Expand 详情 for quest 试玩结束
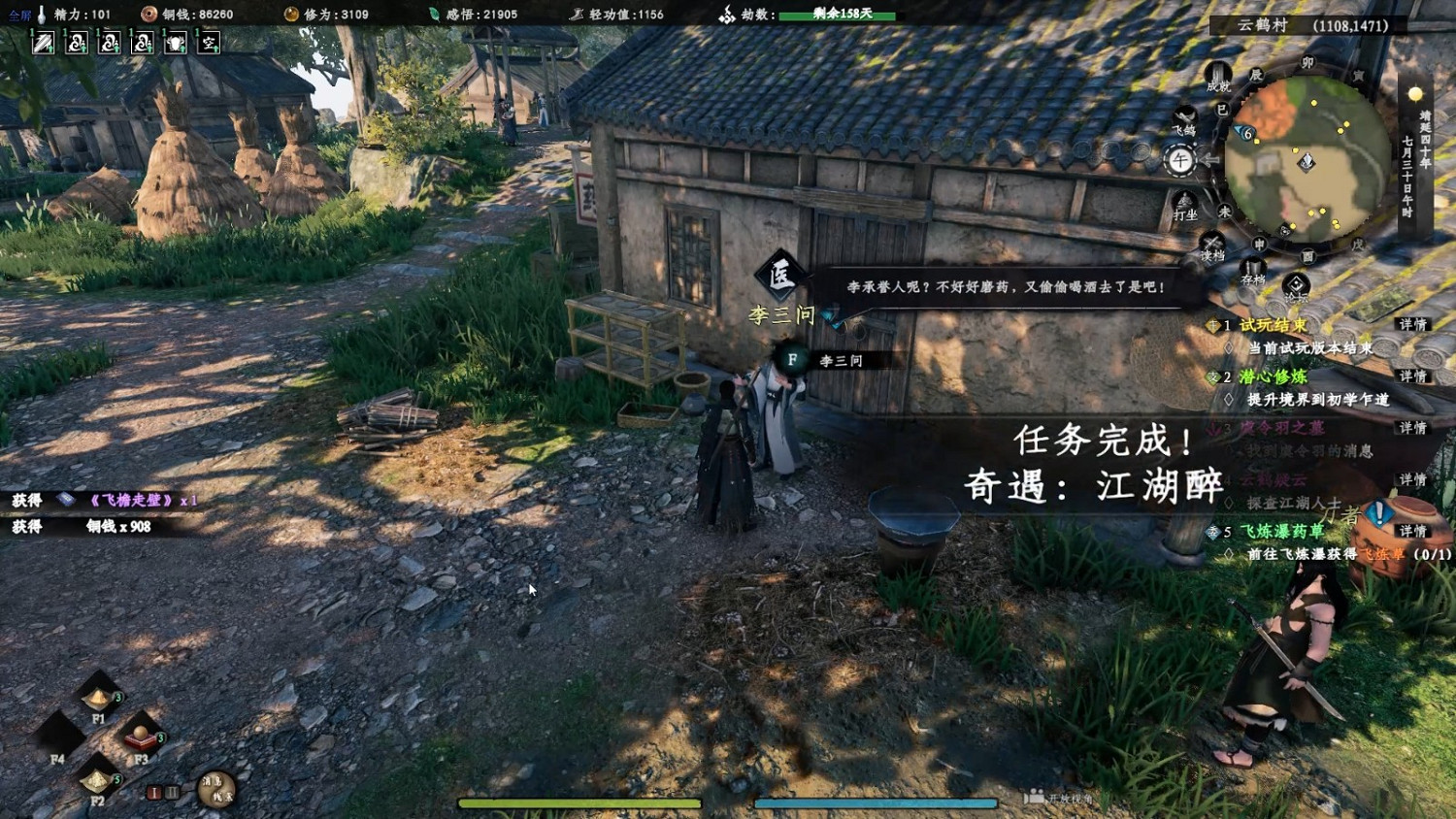 (x=1412, y=324)
